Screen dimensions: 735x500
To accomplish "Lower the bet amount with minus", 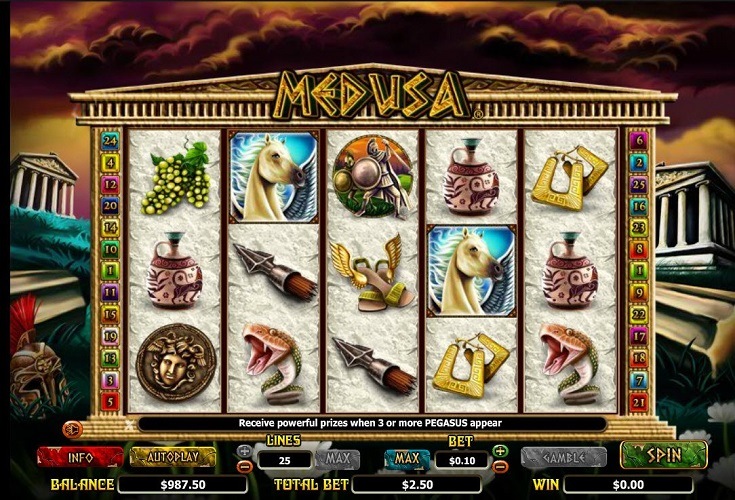I will (501, 466).
